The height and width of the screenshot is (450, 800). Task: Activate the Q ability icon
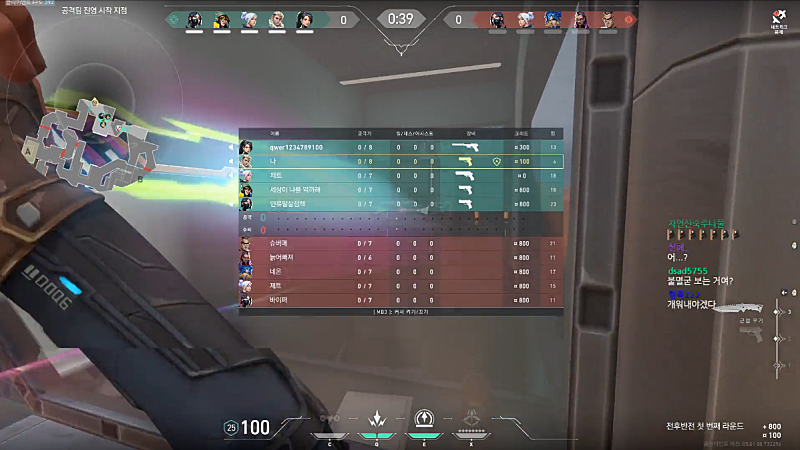click(378, 421)
